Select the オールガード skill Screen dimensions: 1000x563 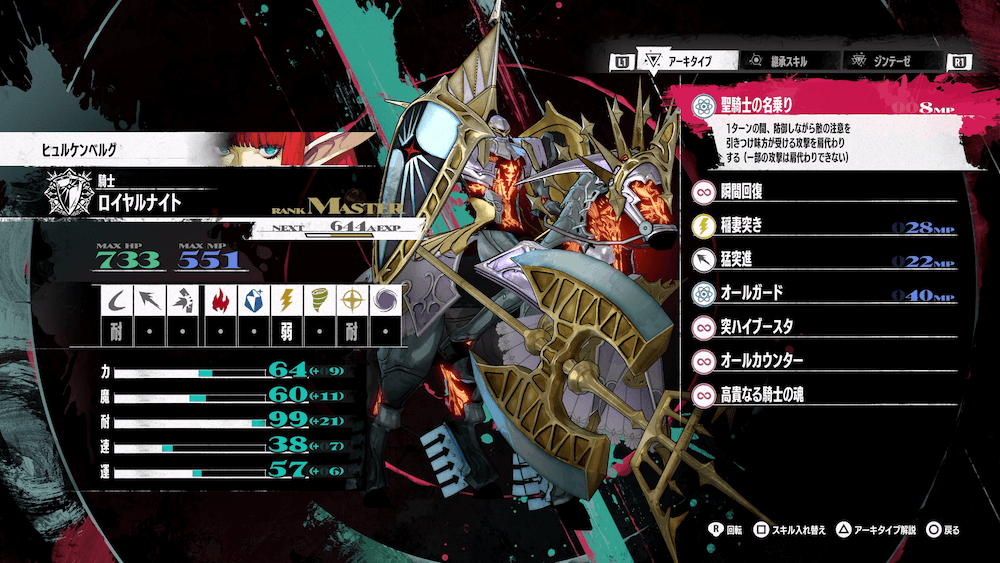(820, 294)
